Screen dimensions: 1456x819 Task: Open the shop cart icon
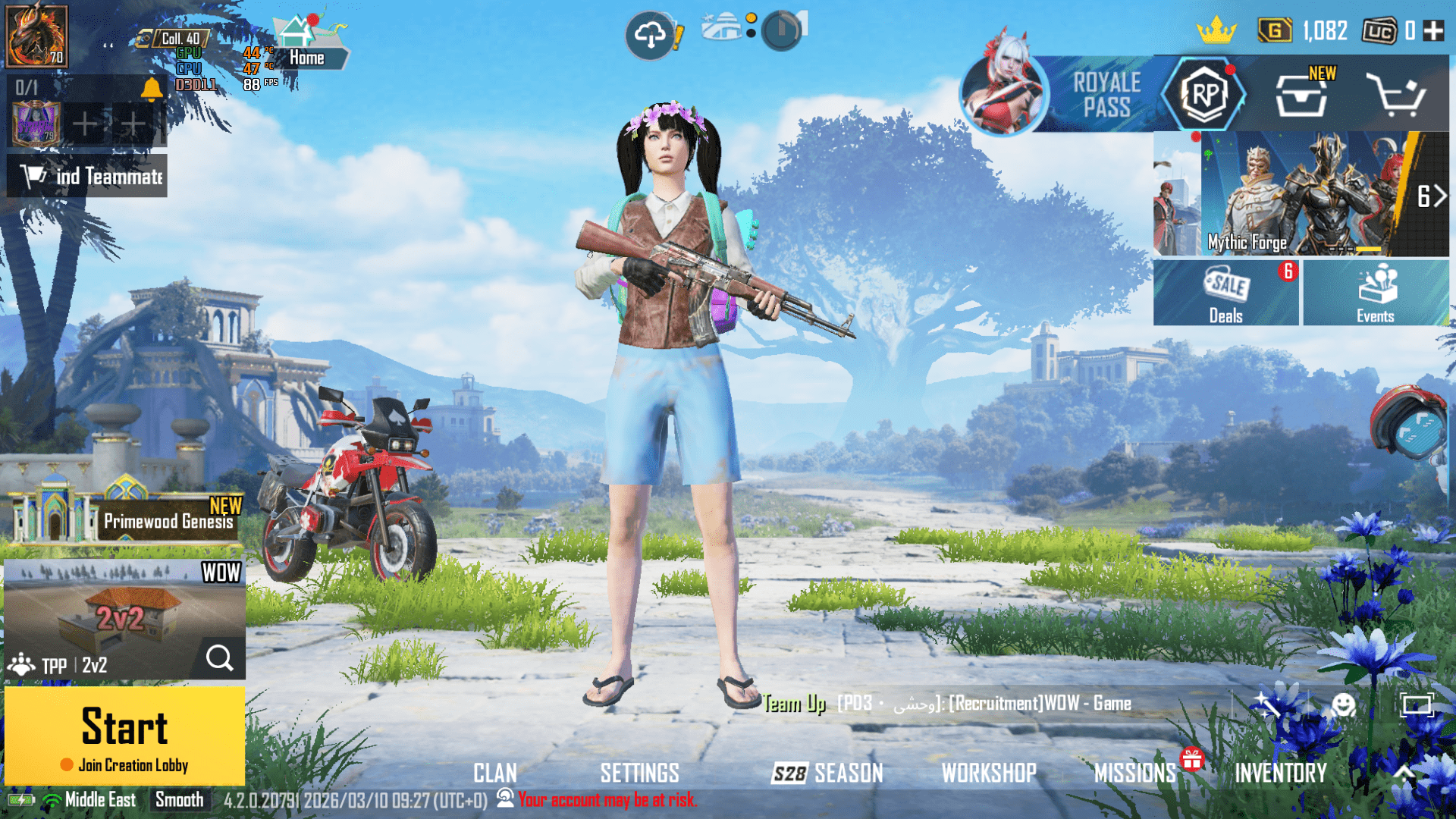(1395, 96)
